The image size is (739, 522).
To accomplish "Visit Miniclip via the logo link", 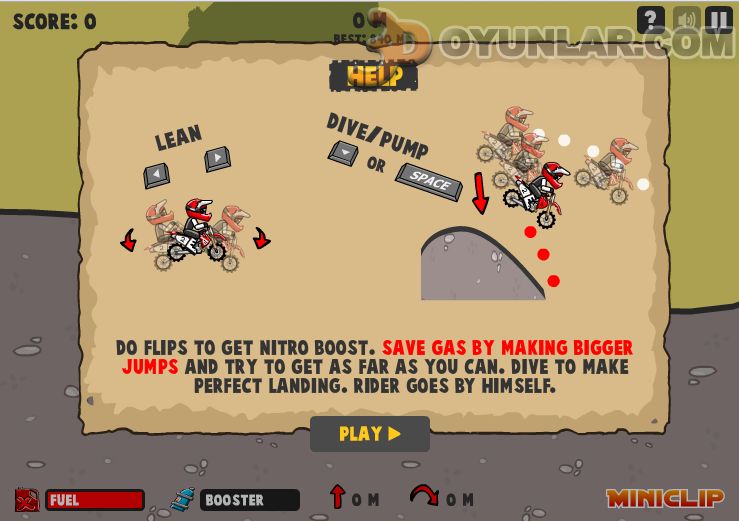I will (x=665, y=498).
